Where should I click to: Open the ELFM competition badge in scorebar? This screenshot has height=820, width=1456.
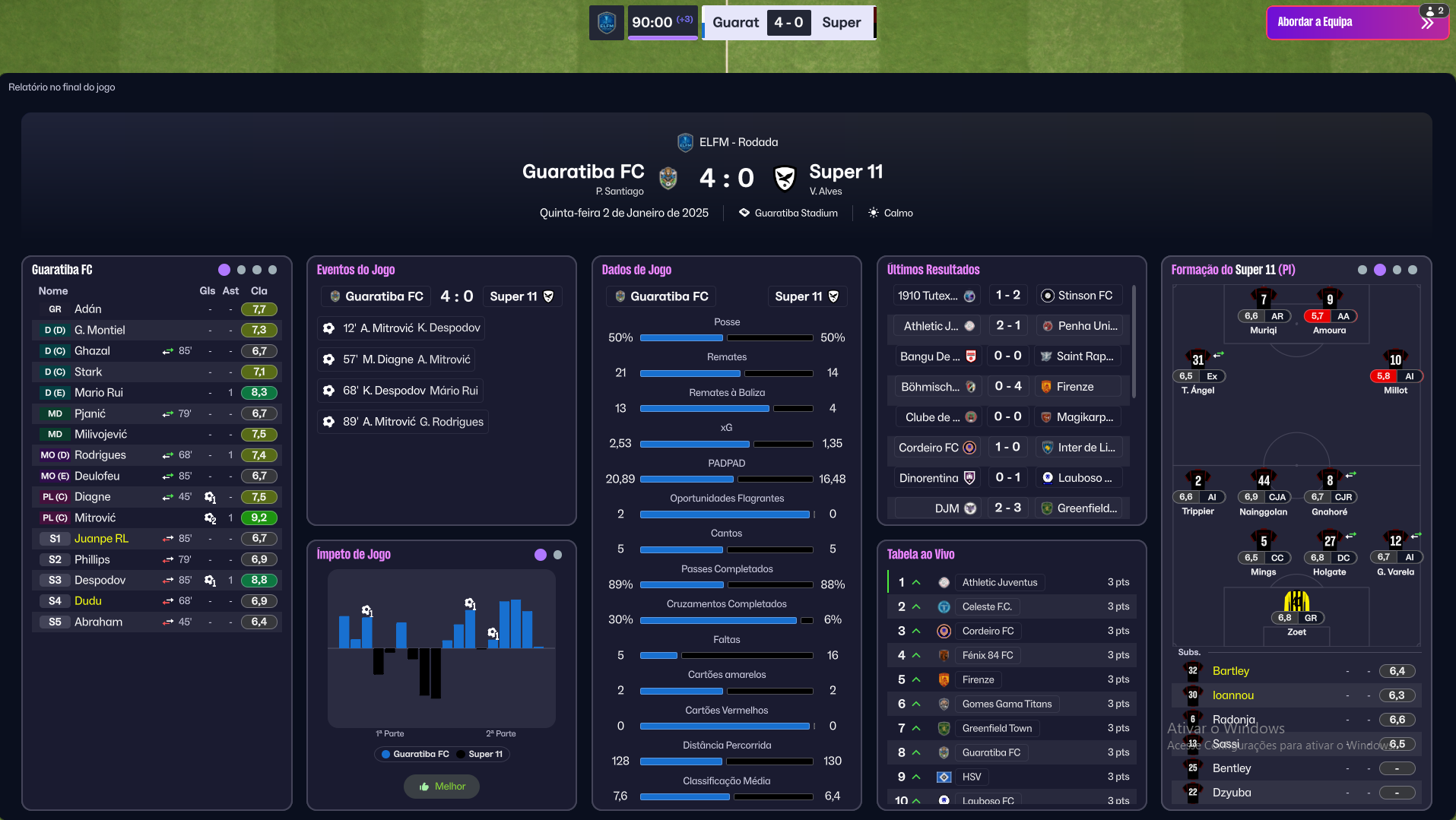pyautogui.click(x=607, y=23)
